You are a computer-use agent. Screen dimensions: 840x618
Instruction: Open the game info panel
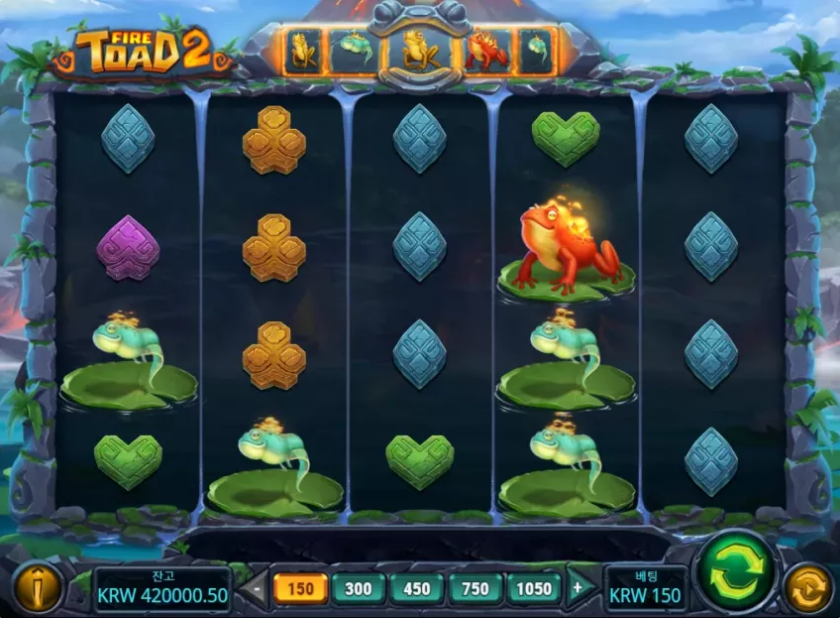[37, 588]
